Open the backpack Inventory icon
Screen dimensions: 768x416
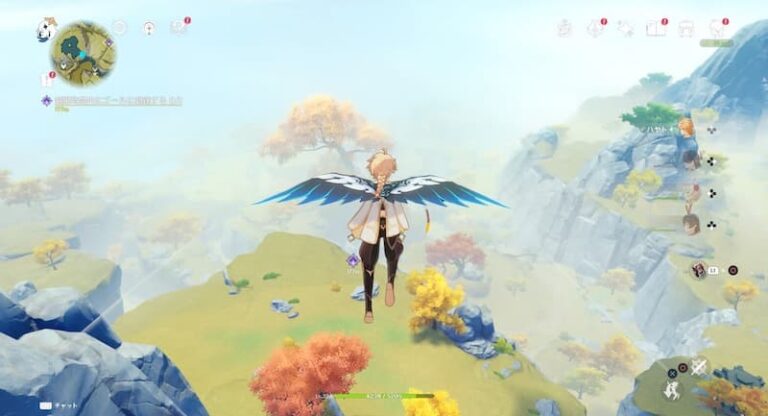[x=686, y=28]
